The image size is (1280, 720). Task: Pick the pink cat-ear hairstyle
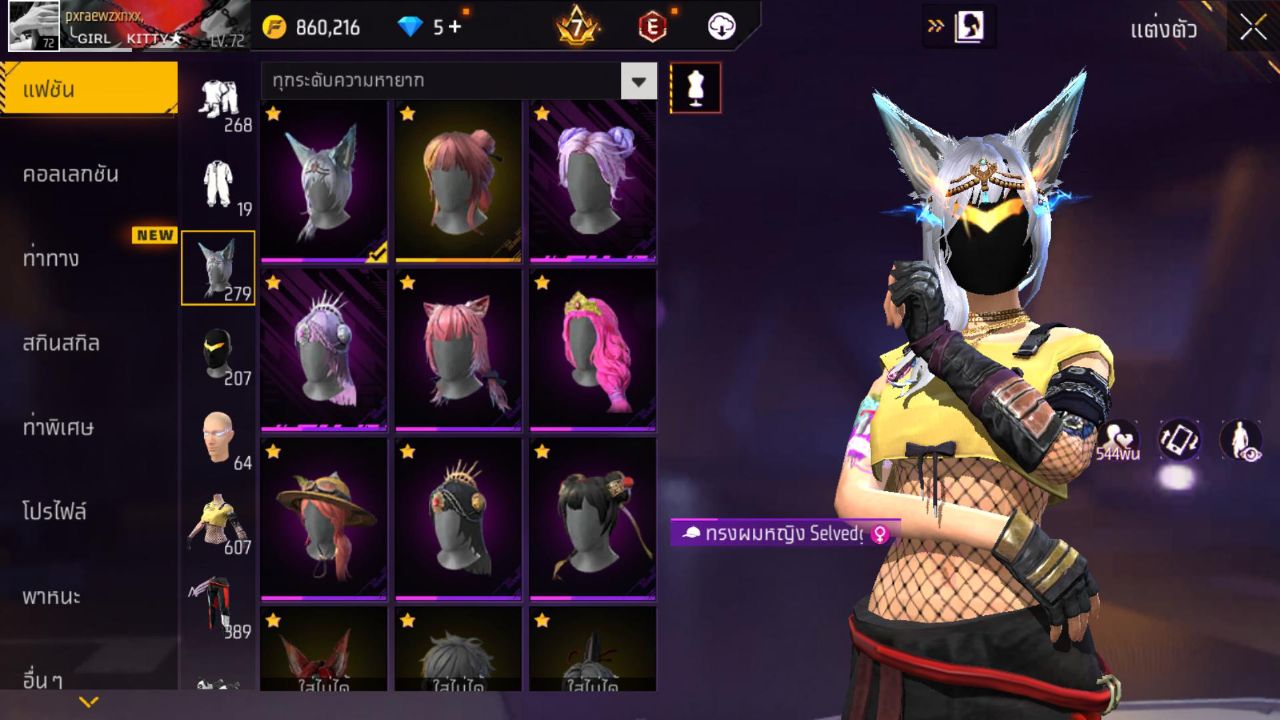[458, 348]
